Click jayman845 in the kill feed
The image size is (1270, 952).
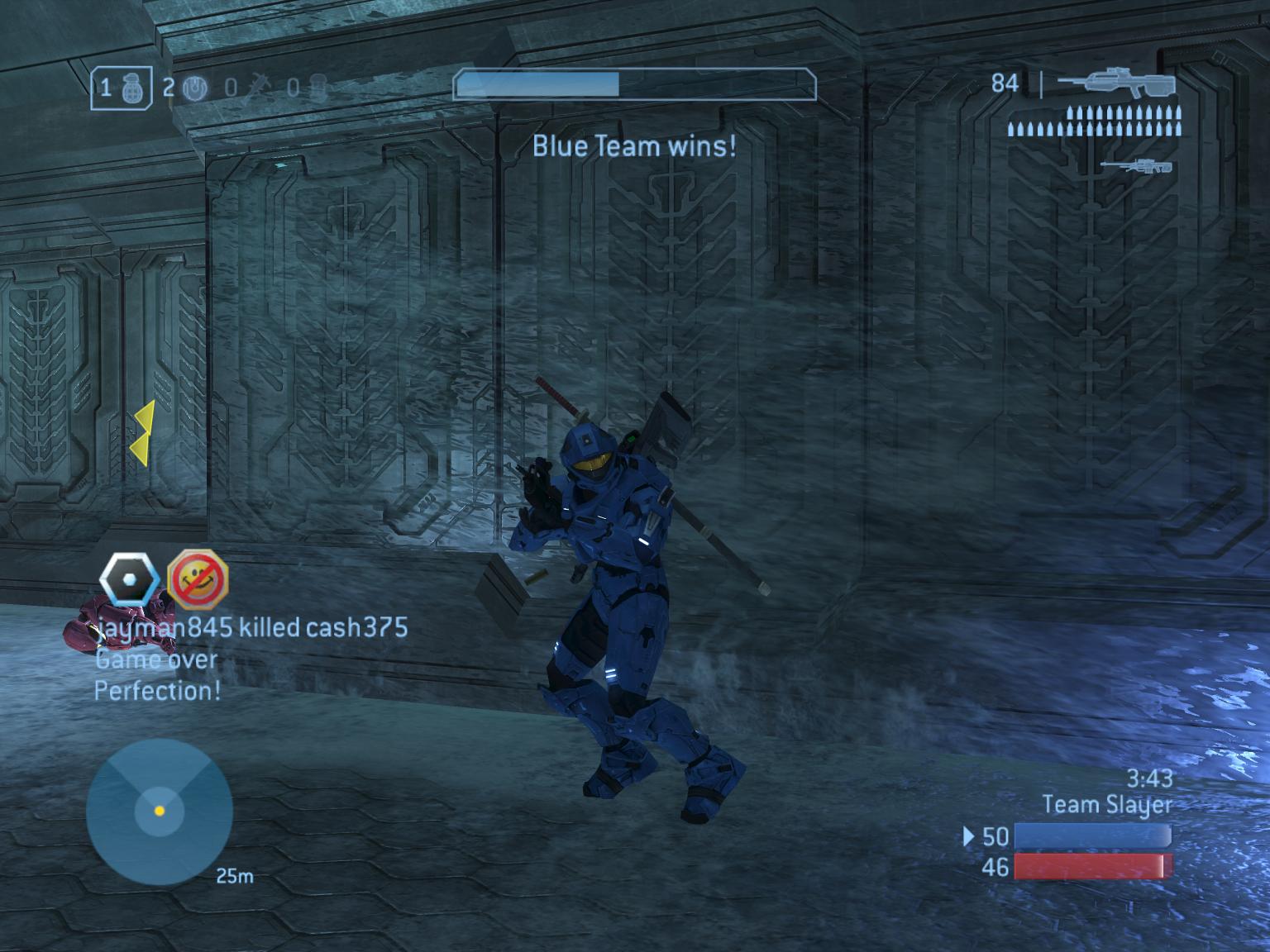(x=160, y=628)
